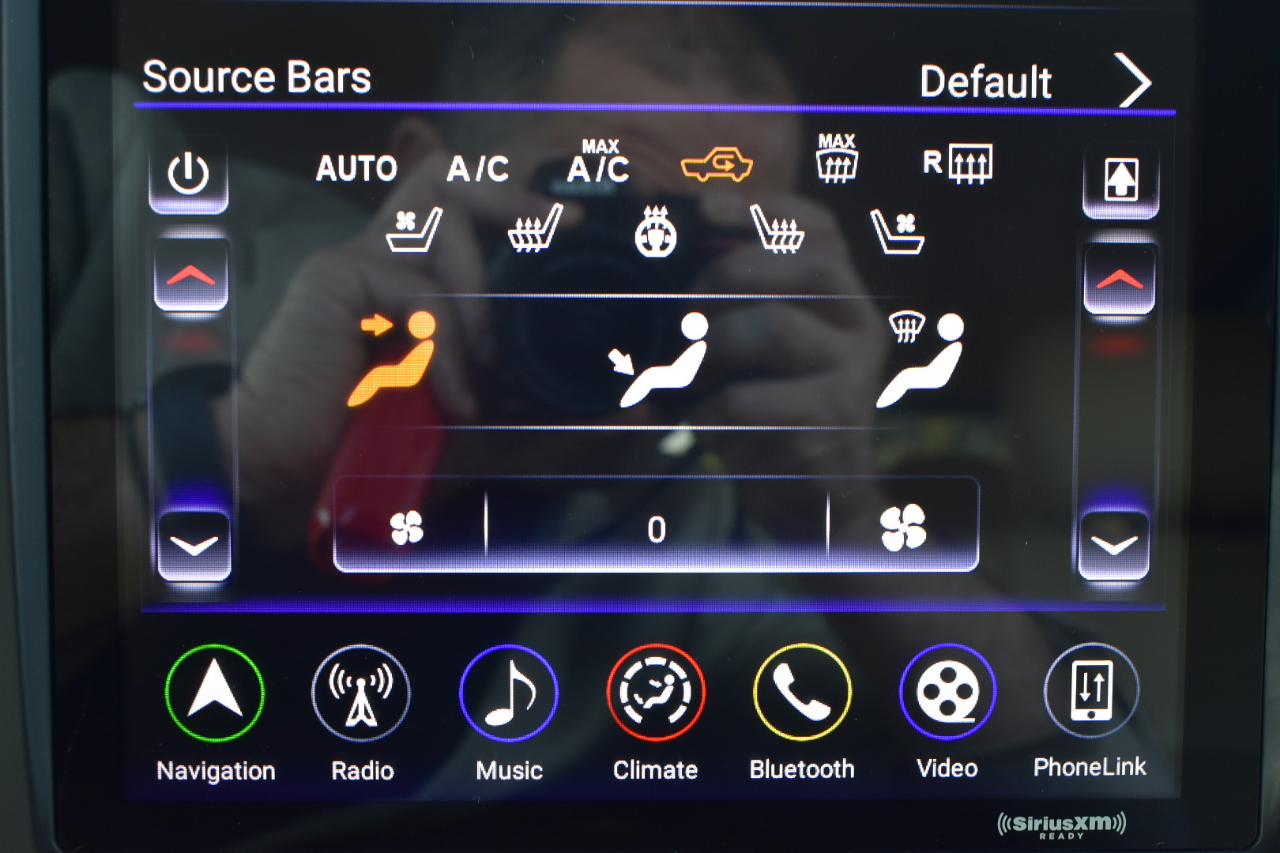Activate MAX A/C

pyautogui.click(x=599, y=163)
